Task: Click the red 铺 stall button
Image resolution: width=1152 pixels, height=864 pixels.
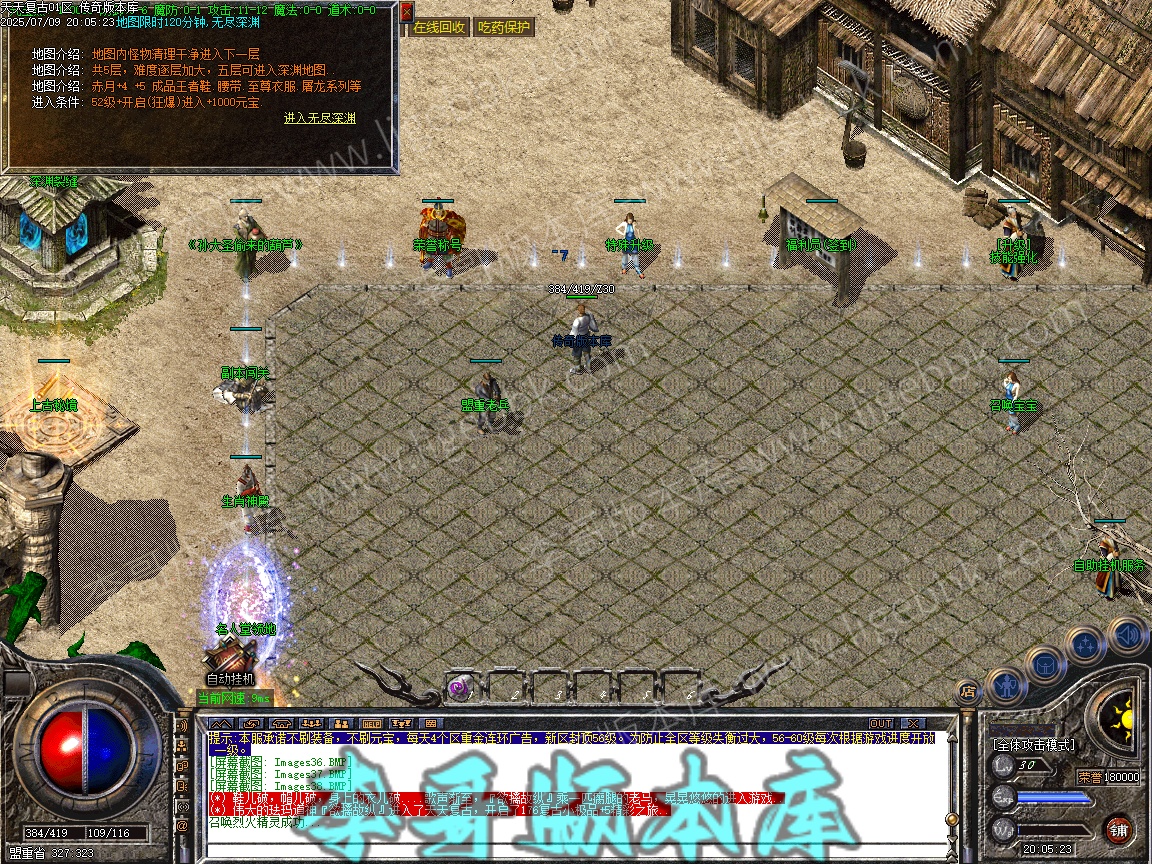Action: [1119, 829]
